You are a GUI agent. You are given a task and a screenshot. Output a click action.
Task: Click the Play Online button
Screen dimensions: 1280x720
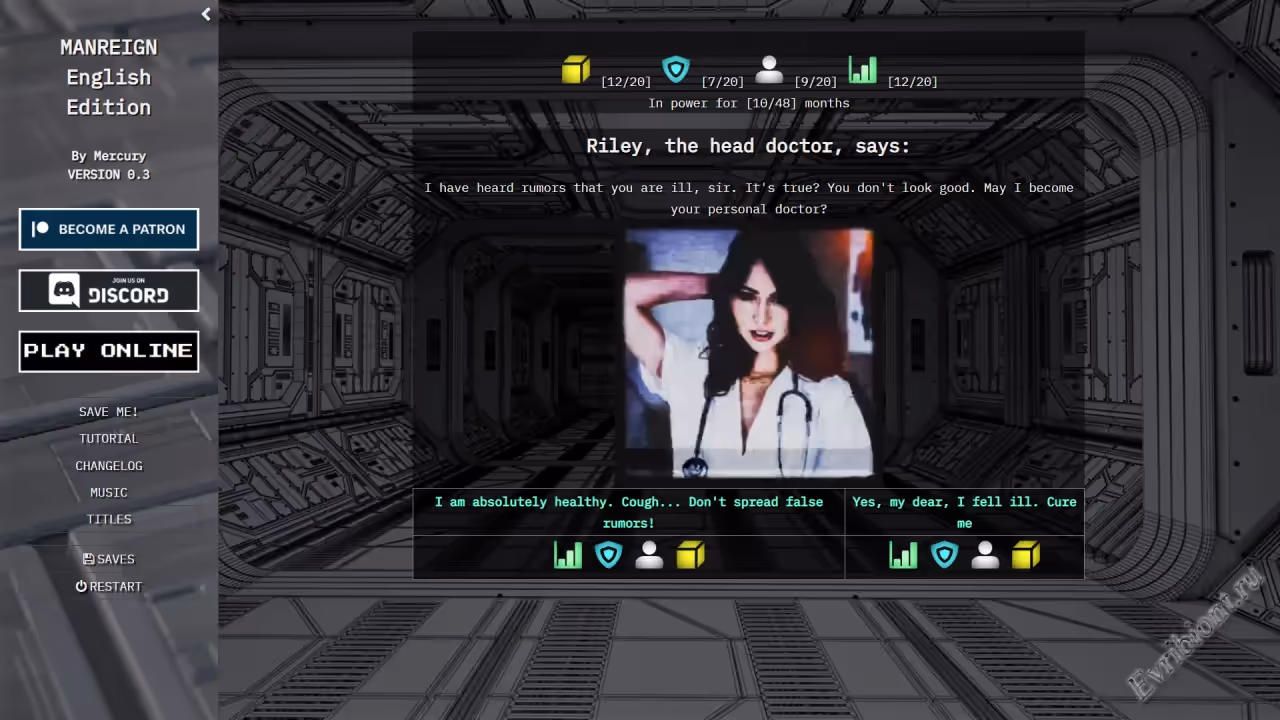click(109, 351)
